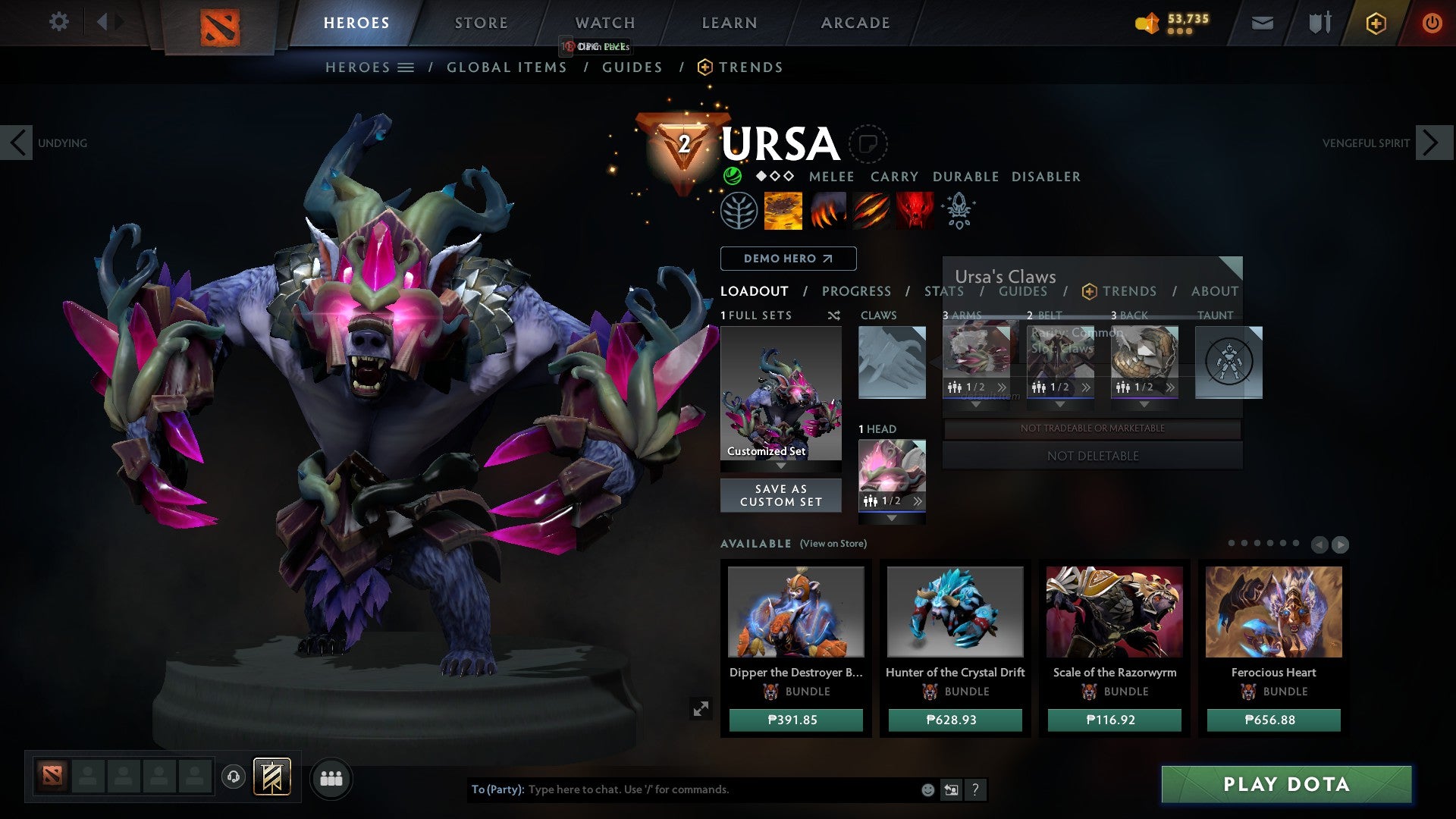Toggle fullscreen hero preview with expand arrows

701,708
